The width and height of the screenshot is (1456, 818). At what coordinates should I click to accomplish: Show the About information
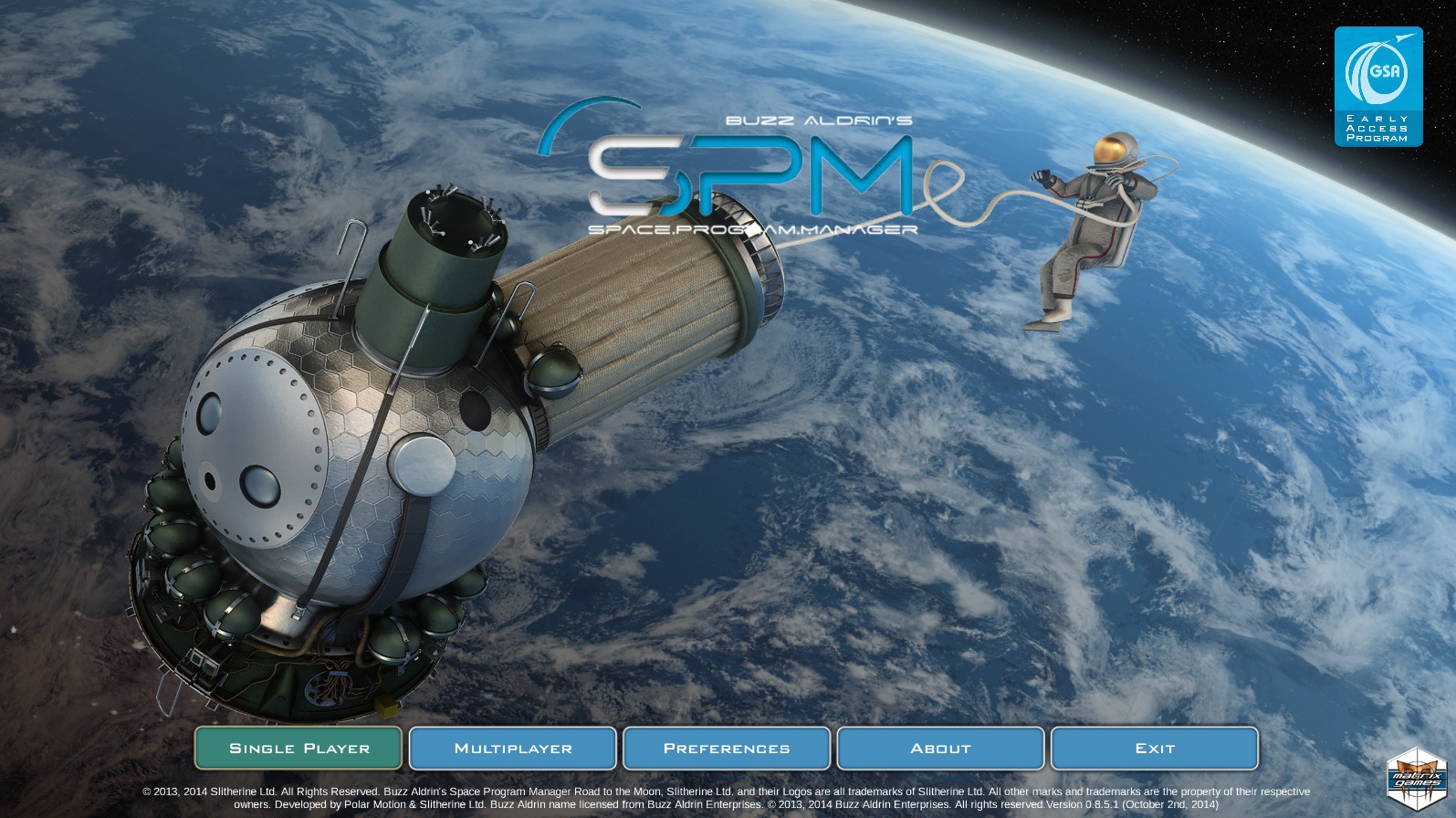(940, 748)
